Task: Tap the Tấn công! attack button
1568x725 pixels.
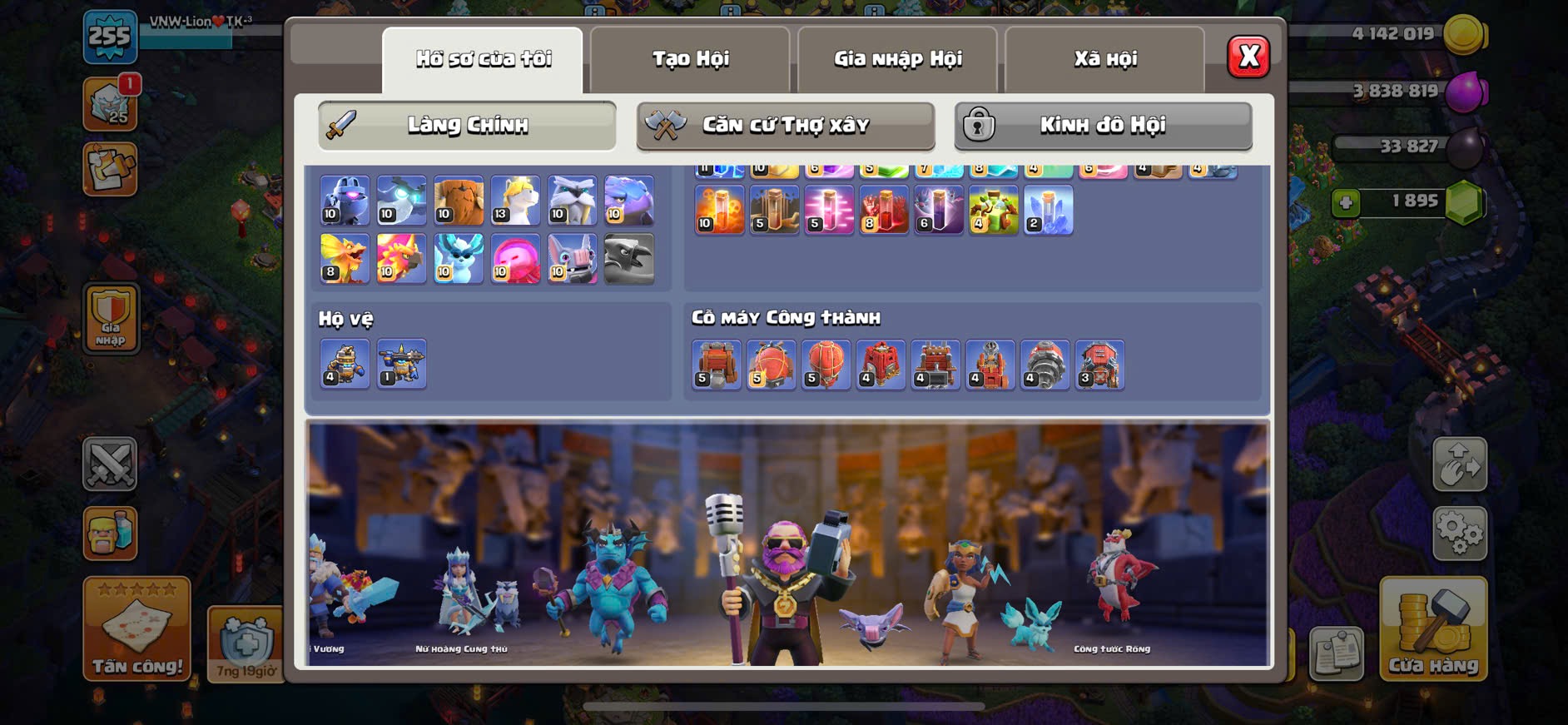Action: tap(137, 629)
